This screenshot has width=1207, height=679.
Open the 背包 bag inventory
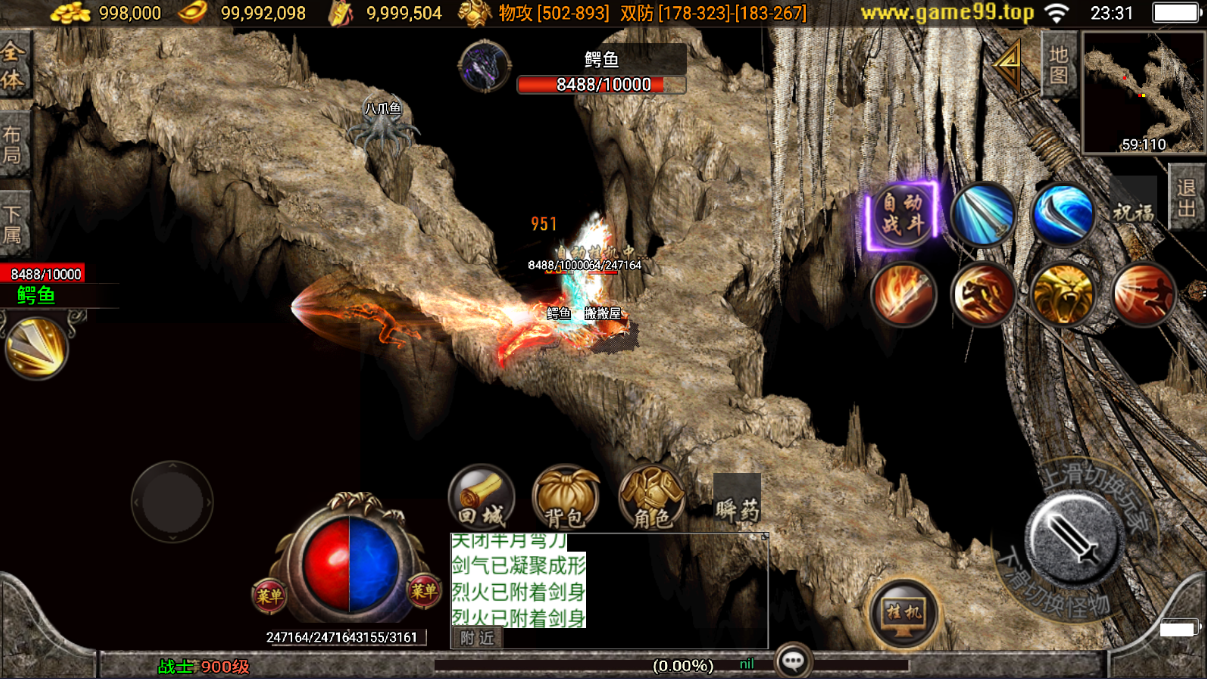[x=566, y=497]
